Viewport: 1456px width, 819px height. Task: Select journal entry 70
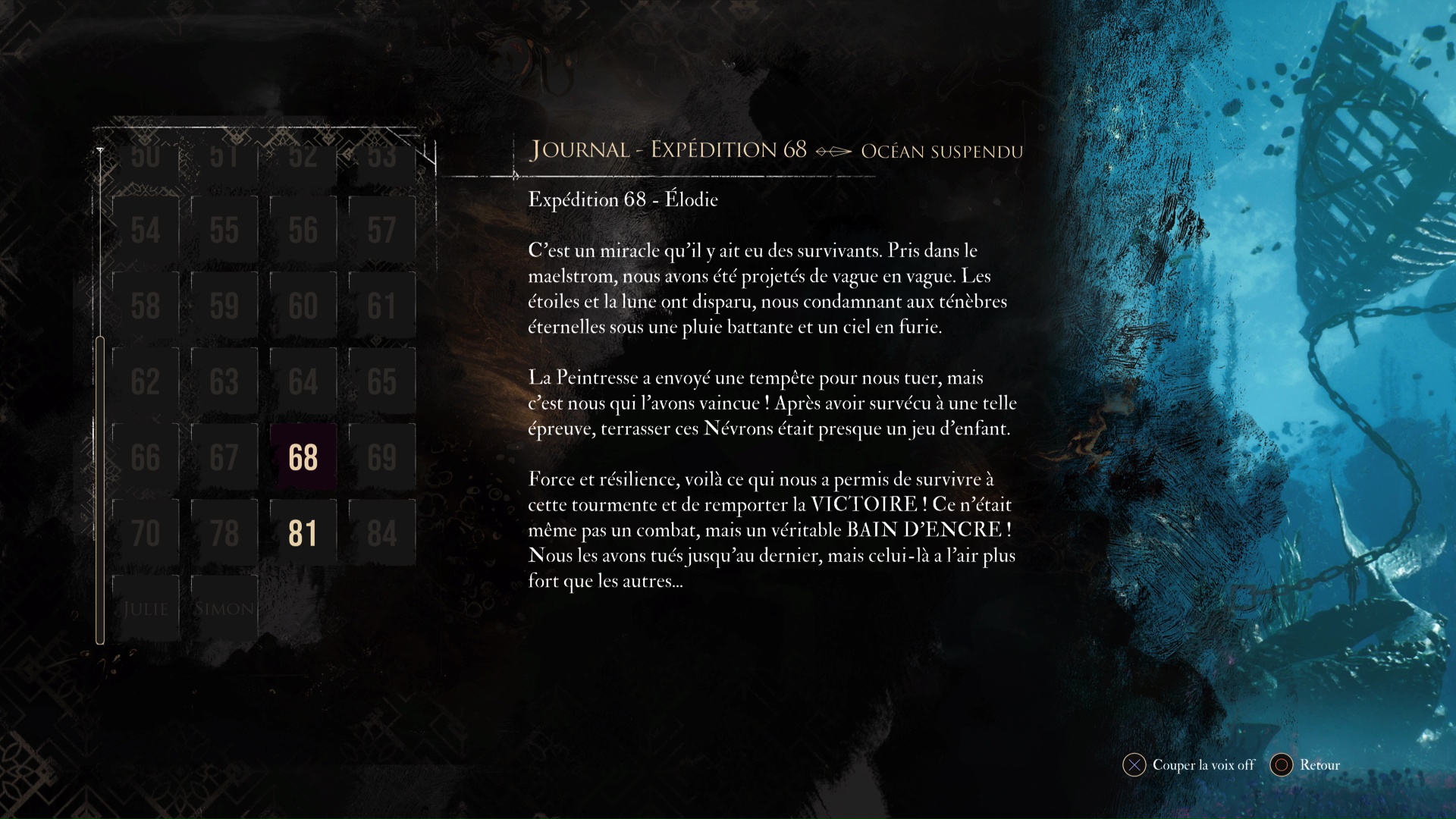coord(146,533)
